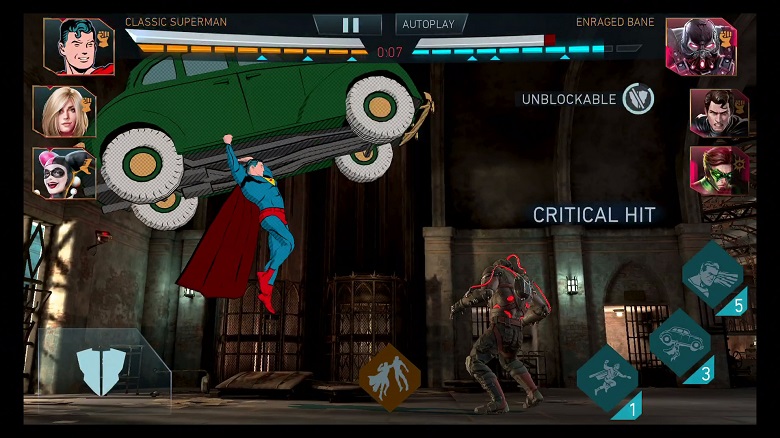
Task: Use the level 1 flying Superman ability
Action: 608,379
